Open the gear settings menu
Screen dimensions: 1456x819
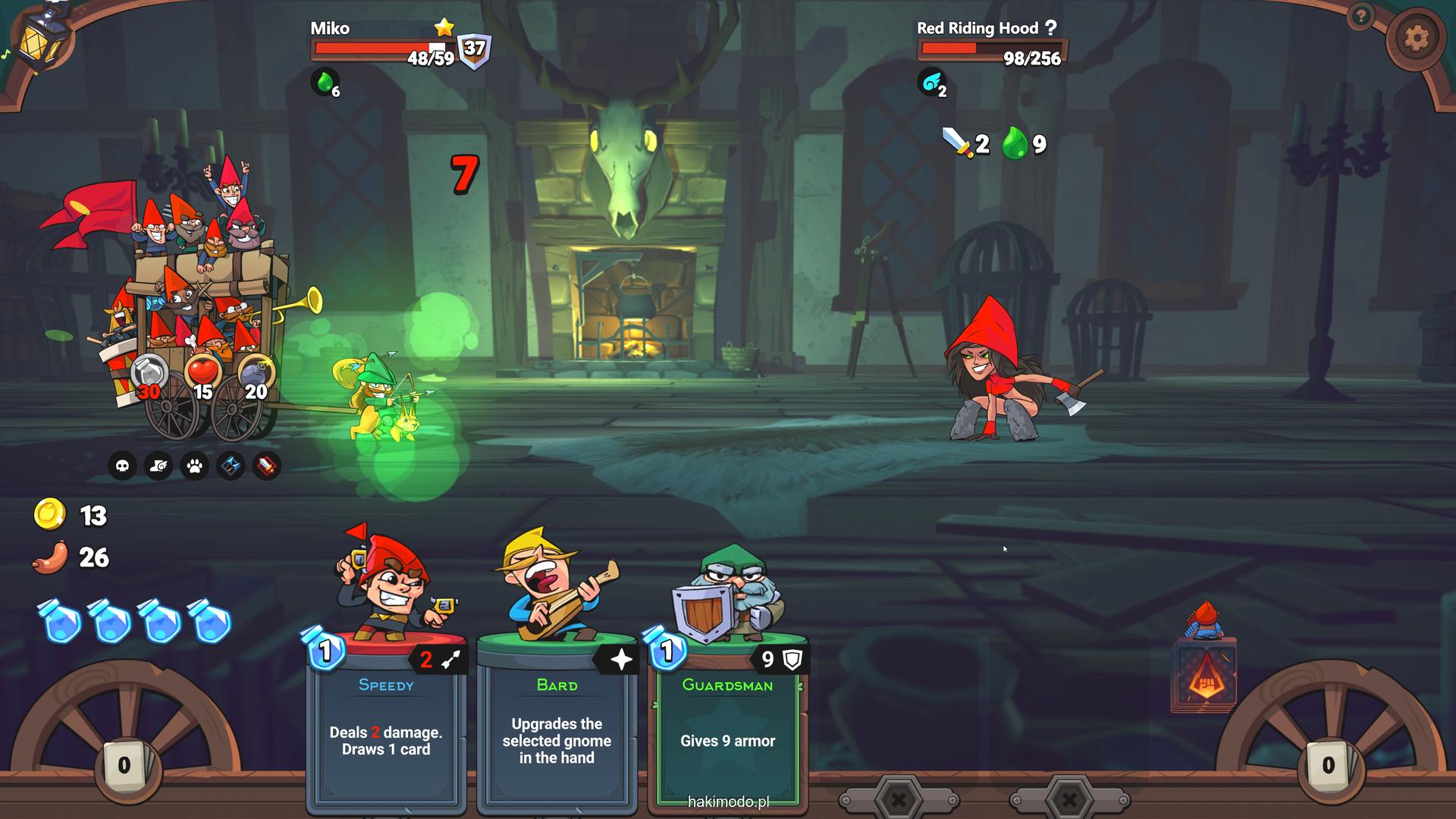coord(1416,38)
